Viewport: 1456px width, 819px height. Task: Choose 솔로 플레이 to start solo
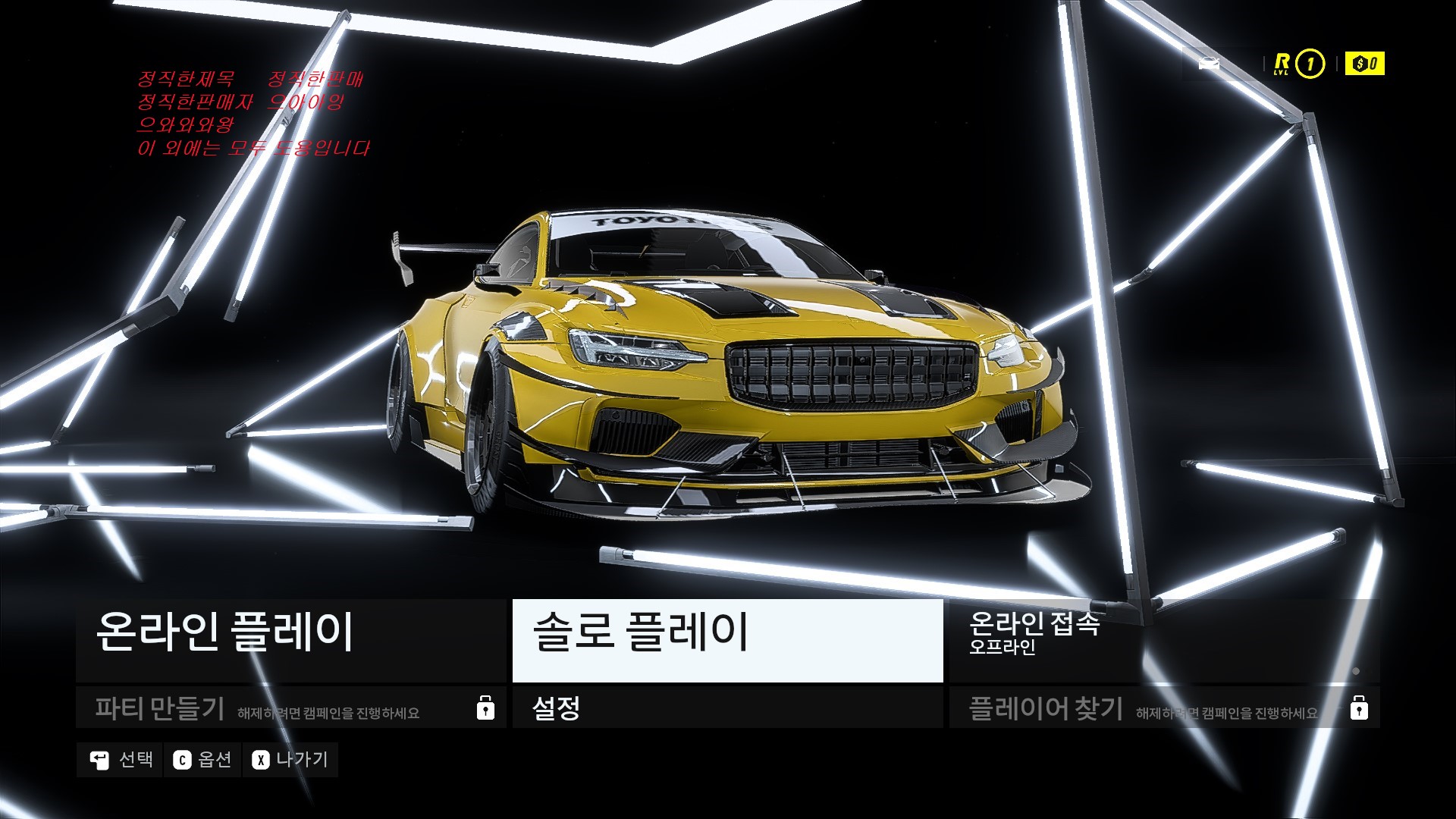pyautogui.click(x=727, y=639)
